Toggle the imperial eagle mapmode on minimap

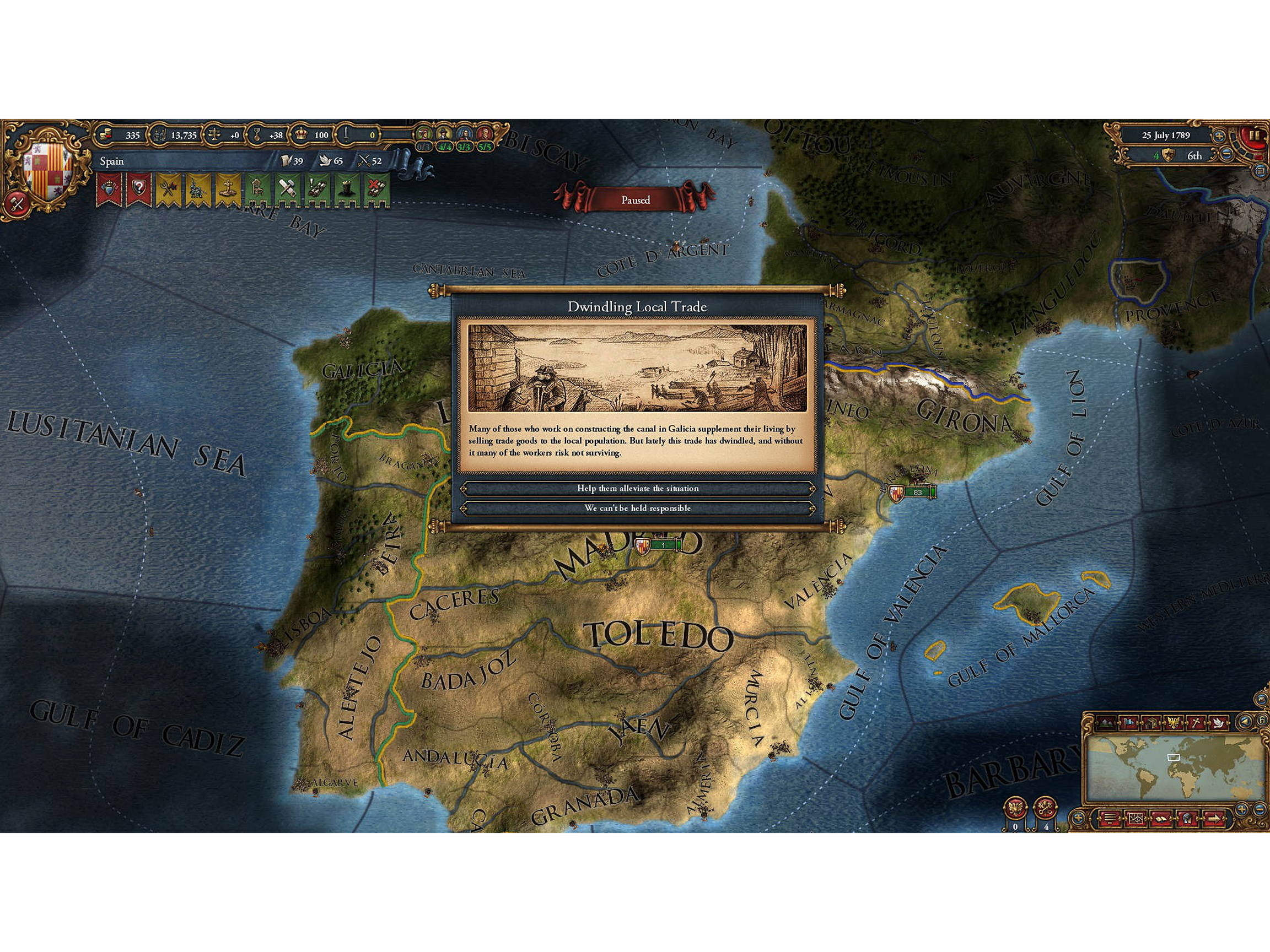click(1175, 722)
